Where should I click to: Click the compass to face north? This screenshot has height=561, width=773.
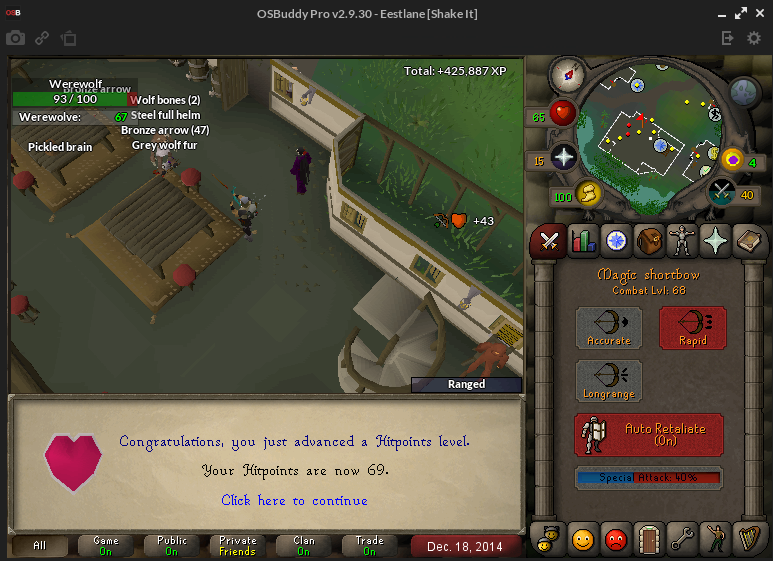566,73
